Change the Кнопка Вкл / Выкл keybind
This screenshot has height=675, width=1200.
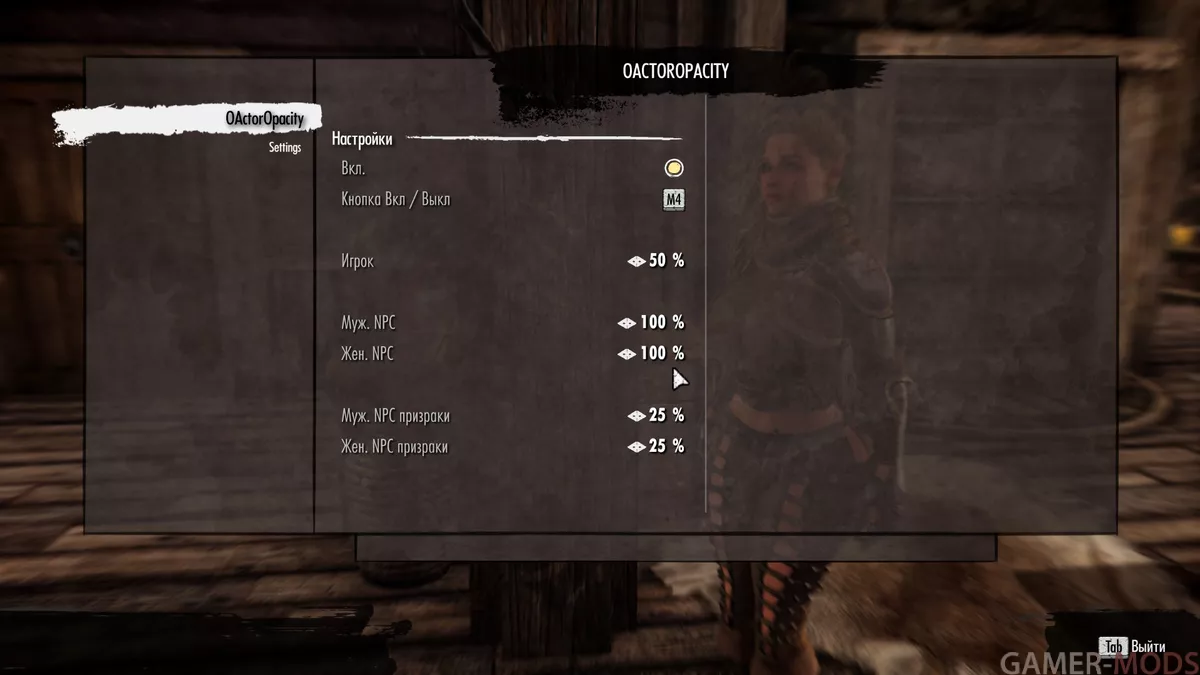pyautogui.click(x=674, y=199)
